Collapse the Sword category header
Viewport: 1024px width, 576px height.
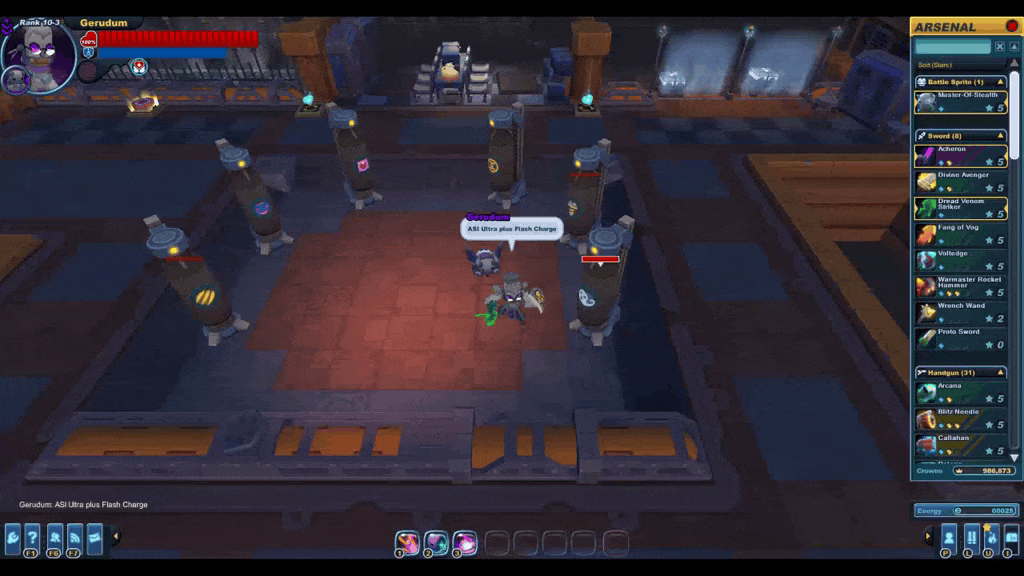tap(1001, 135)
